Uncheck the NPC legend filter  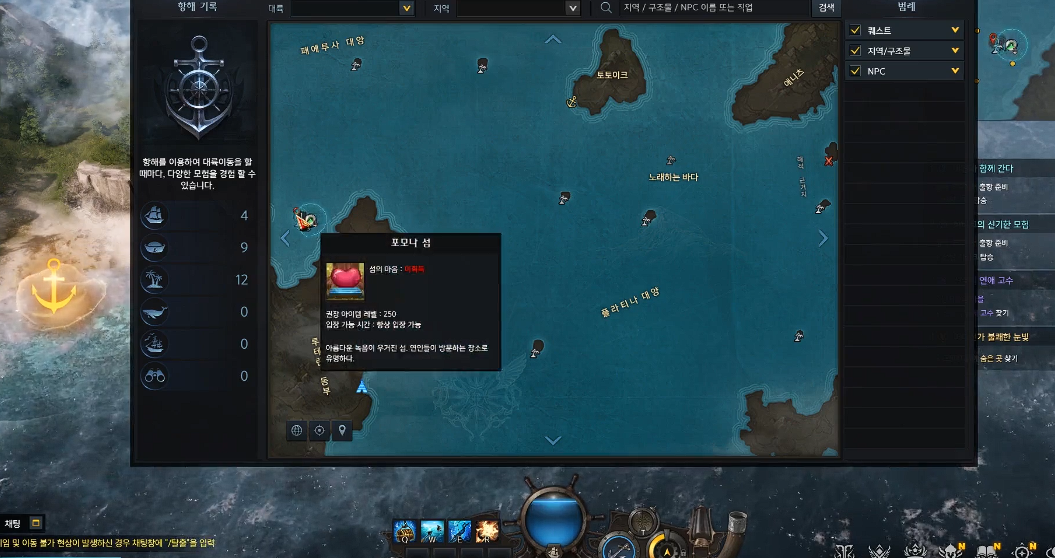tap(855, 71)
